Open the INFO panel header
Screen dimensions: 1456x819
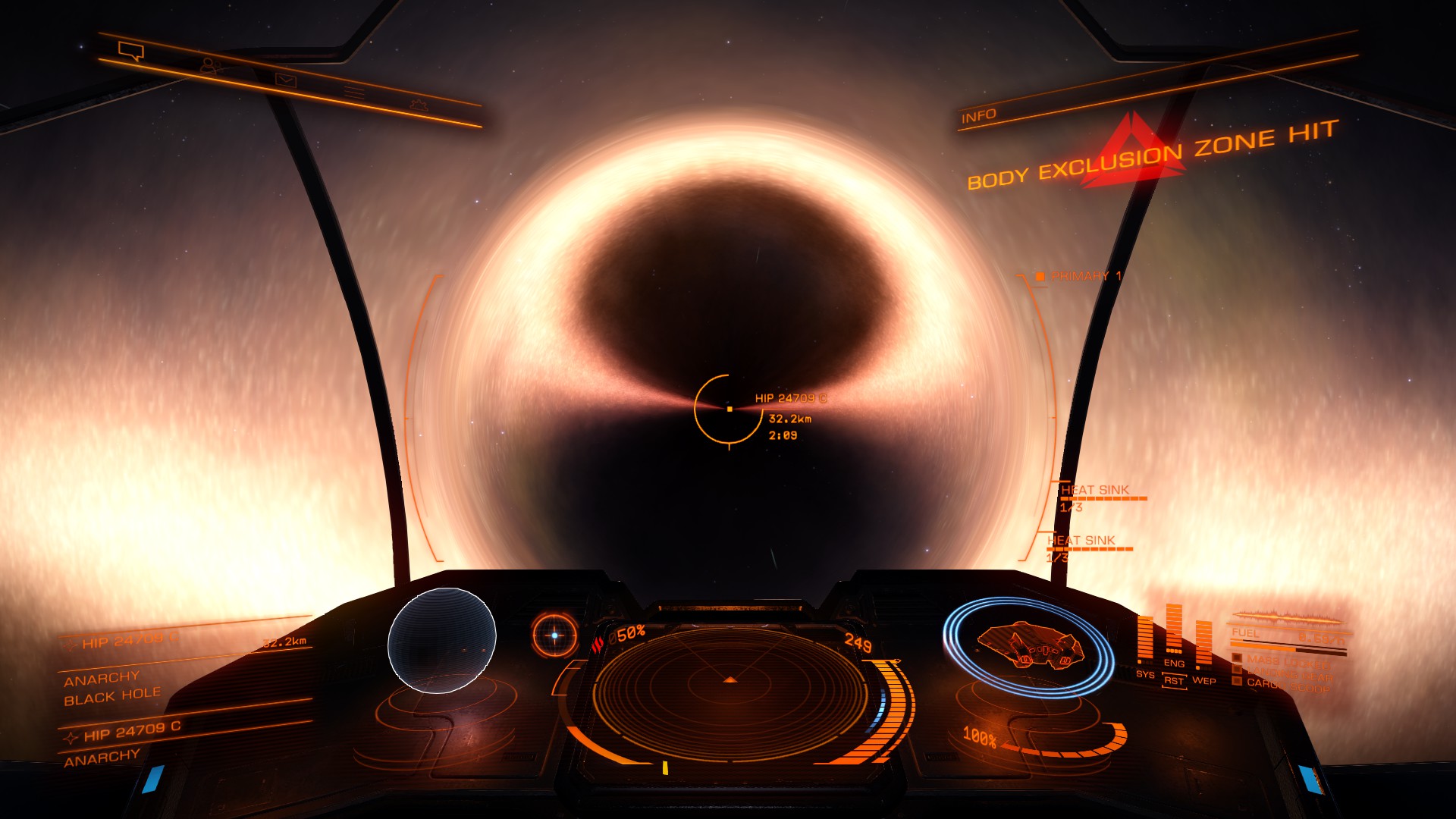(978, 116)
